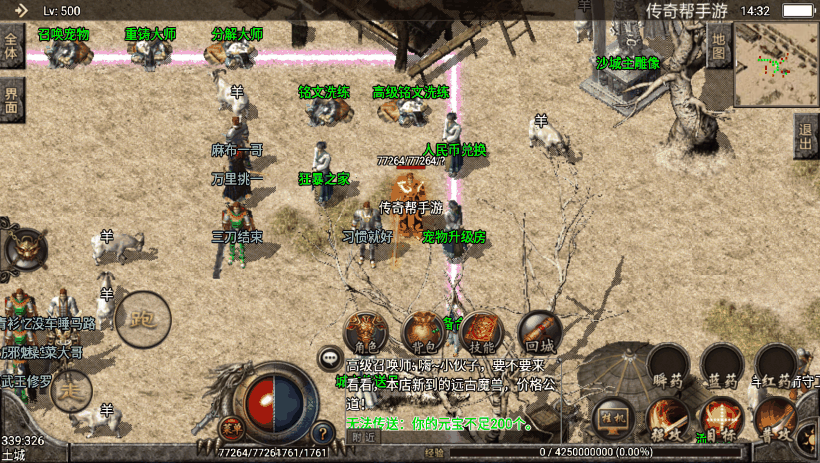Use the 回城 return-to-town scroll
Image resolution: width=820 pixels, height=463 pixels.
[539, 331]
